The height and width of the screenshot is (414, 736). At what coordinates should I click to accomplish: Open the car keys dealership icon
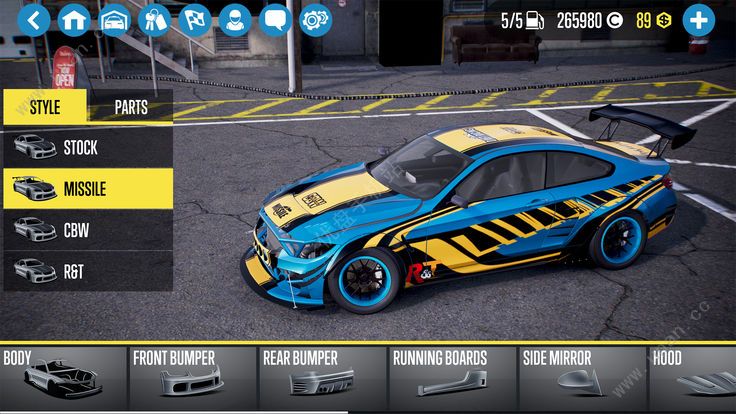[154, 19]
